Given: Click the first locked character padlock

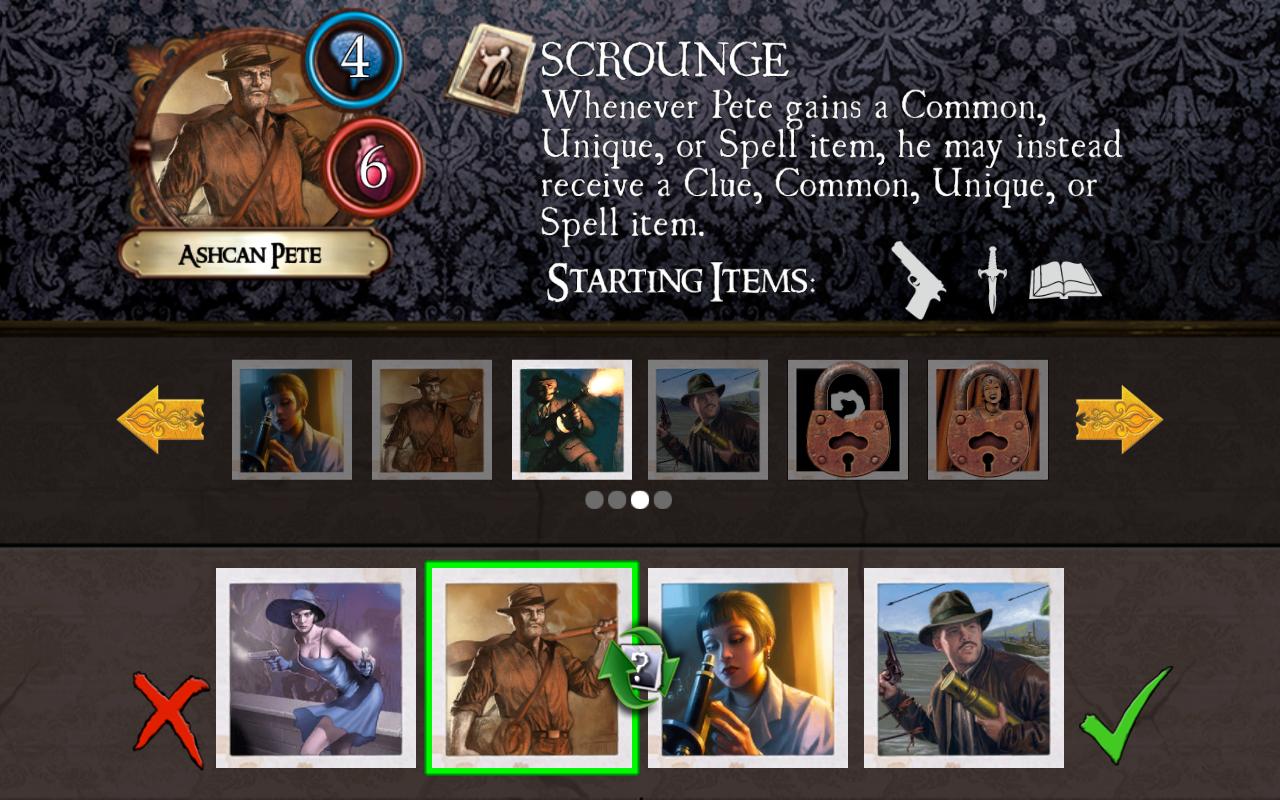Looking at the screenshot, I should point(847,420).
